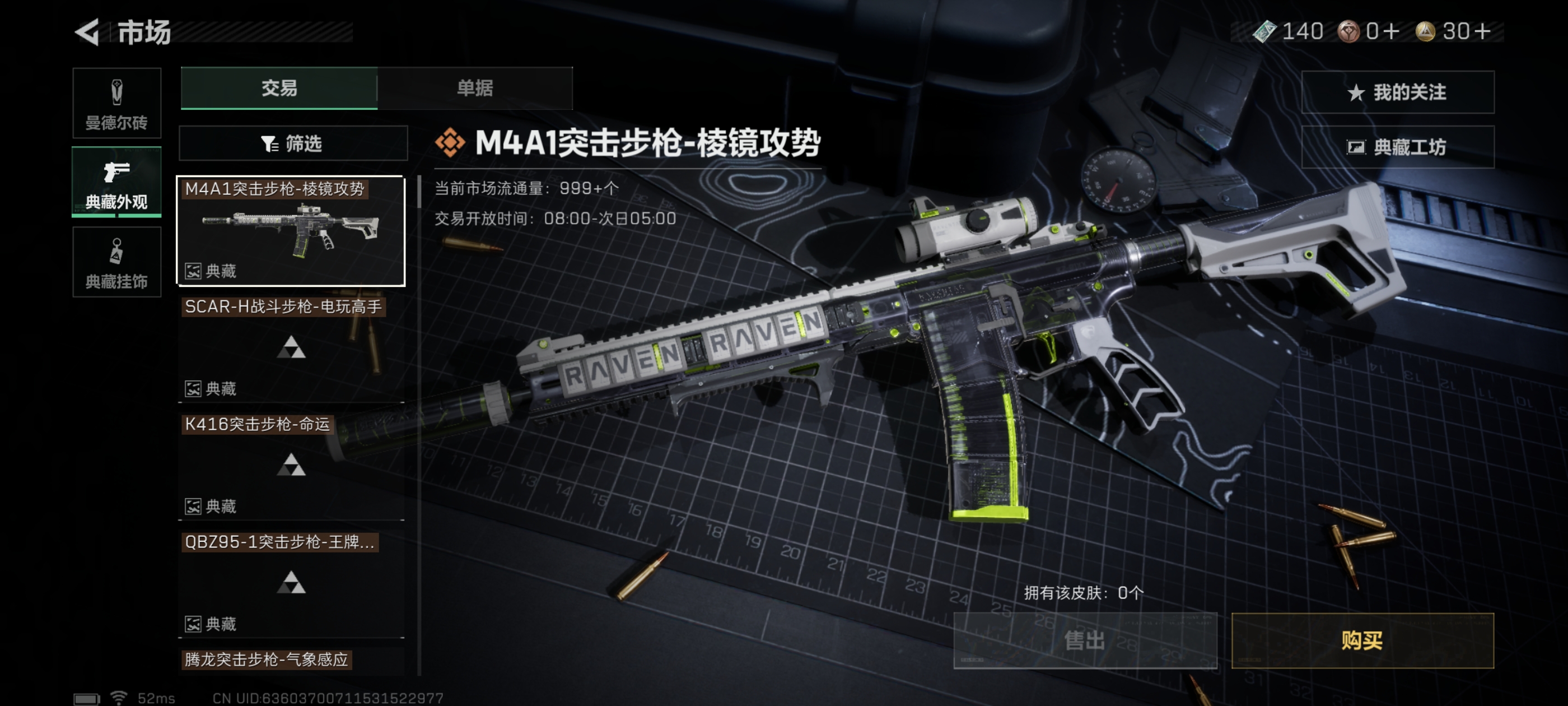Click the 购买 button
The width and height of the screenshot is (1568, 706).
point(1362,640)
